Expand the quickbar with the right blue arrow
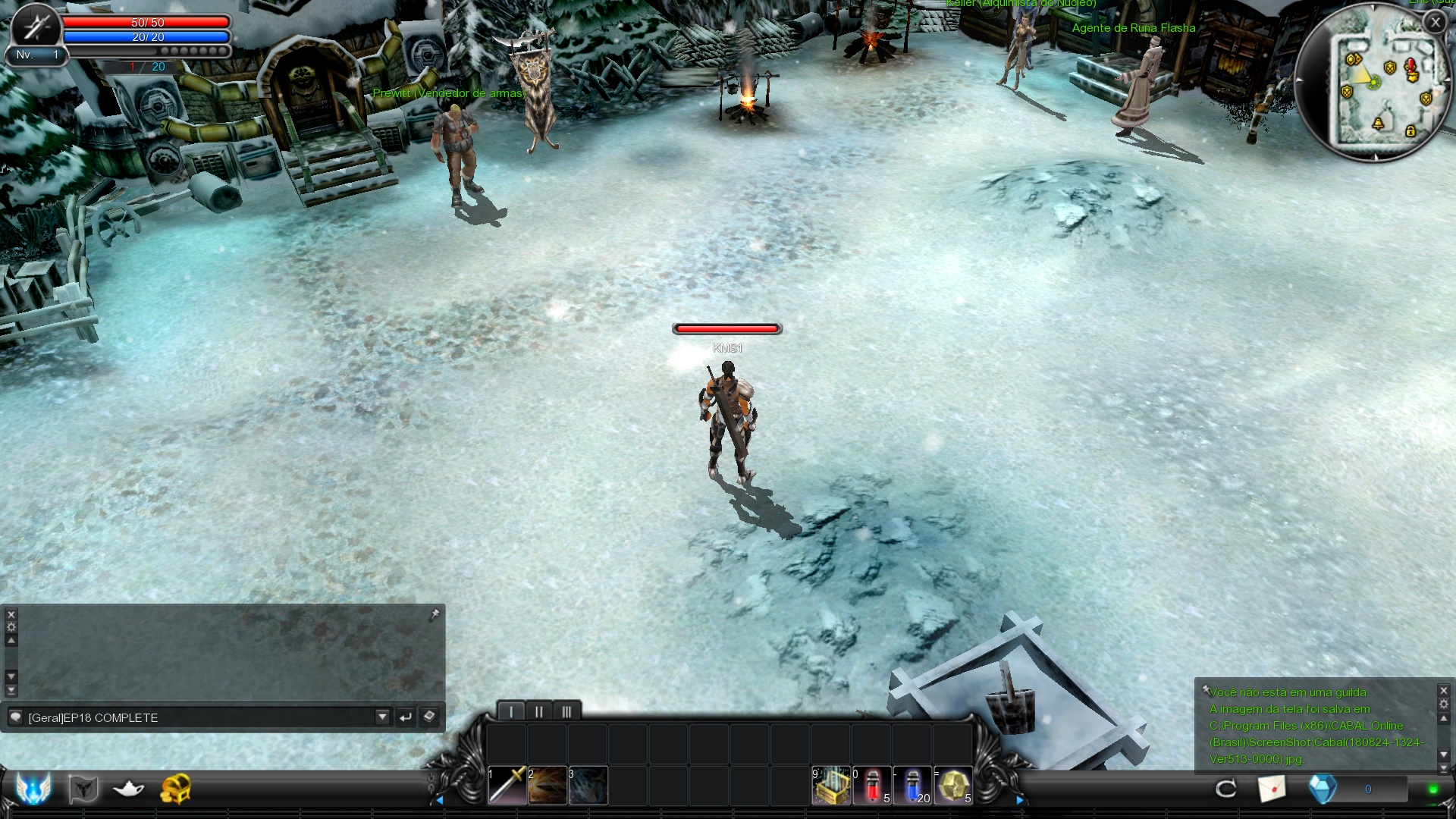Screen dimensions: 1456x819 click(1020, 799)
